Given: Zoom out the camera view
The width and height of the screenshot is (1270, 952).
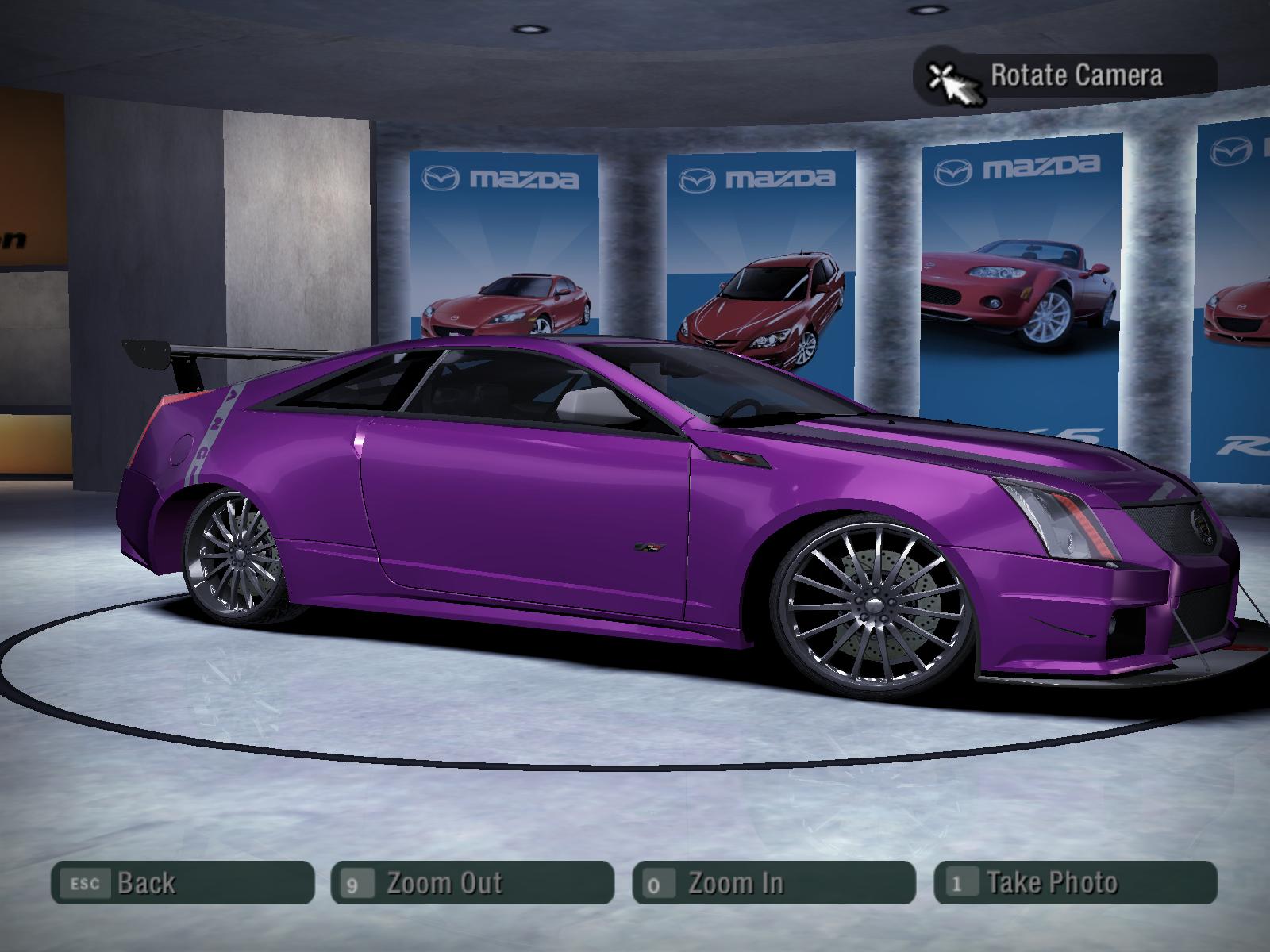Looking at the screenshot, I should tap(472, 882).
